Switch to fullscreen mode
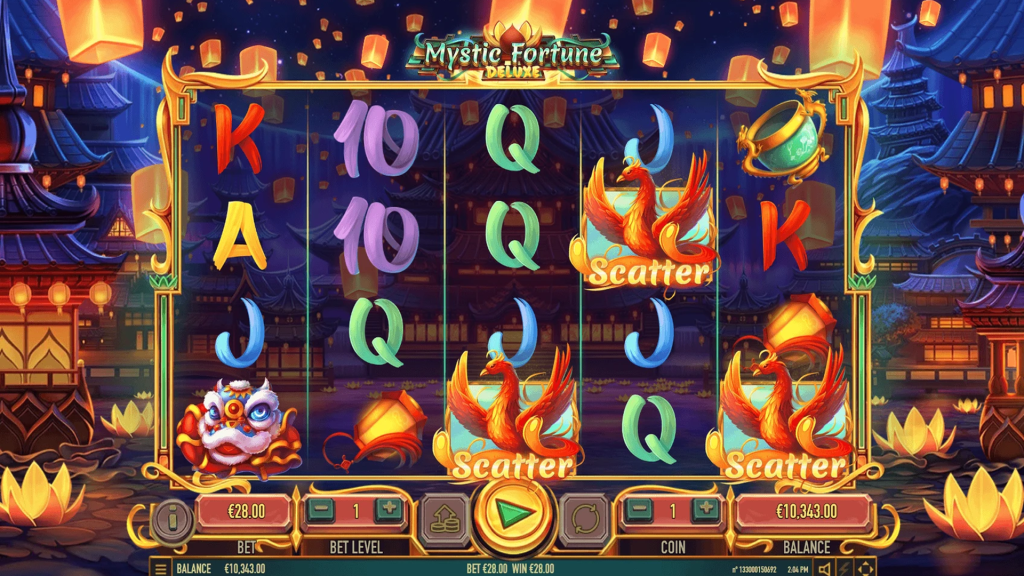 pos(866,568)
